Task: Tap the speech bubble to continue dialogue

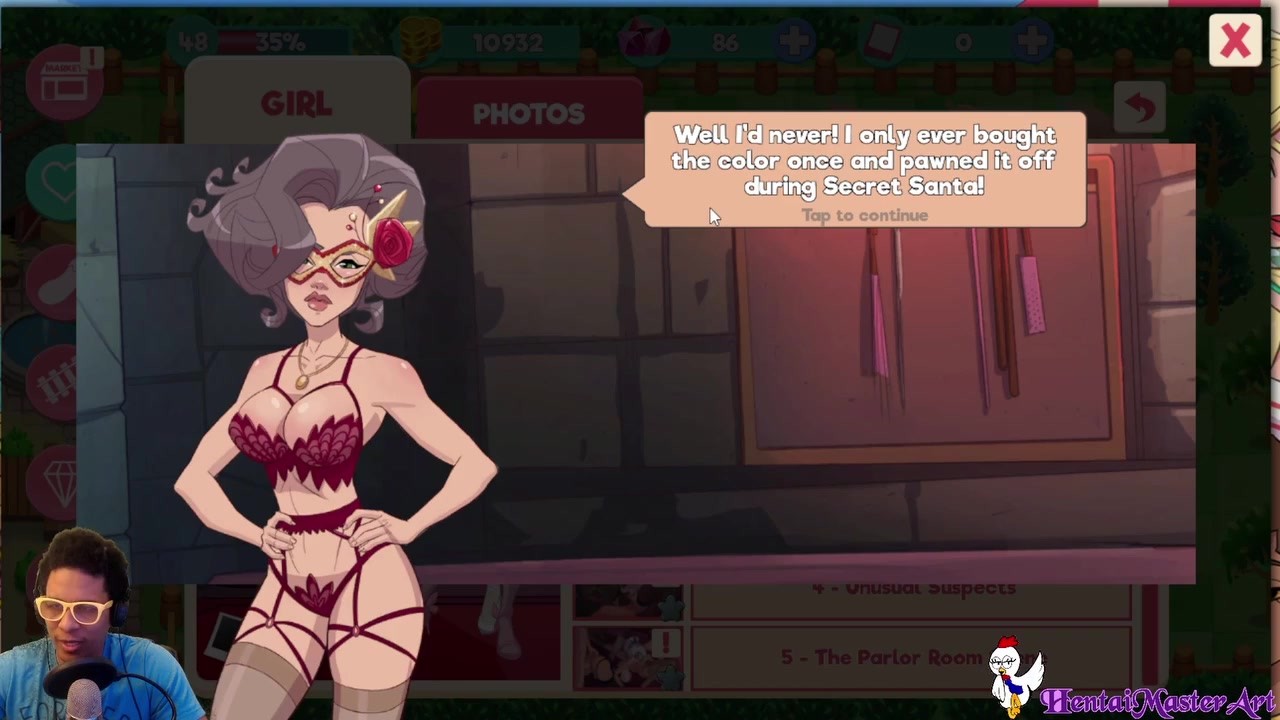Action: 864,170
